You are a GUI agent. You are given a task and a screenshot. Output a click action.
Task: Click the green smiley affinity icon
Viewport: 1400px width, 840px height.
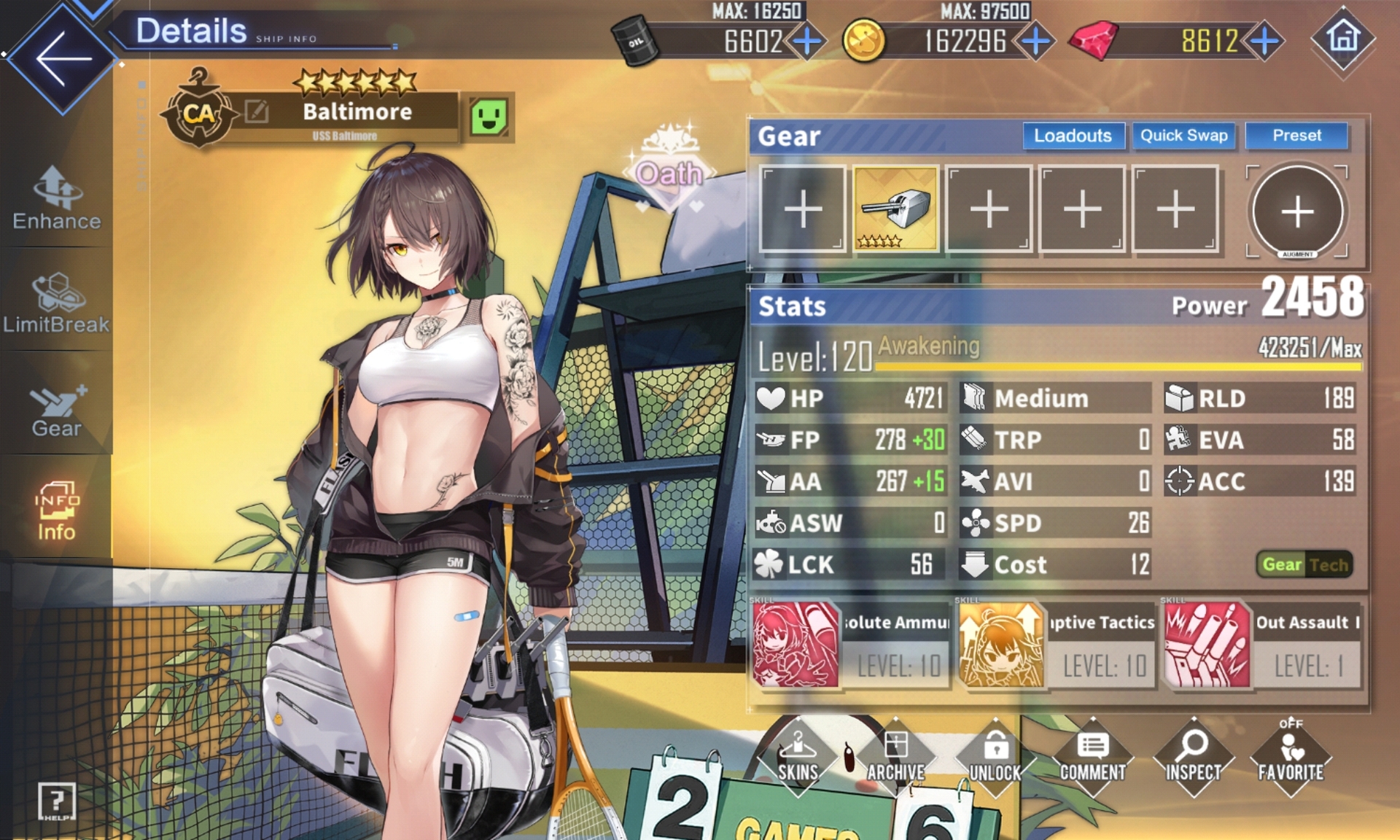(489, 117)
